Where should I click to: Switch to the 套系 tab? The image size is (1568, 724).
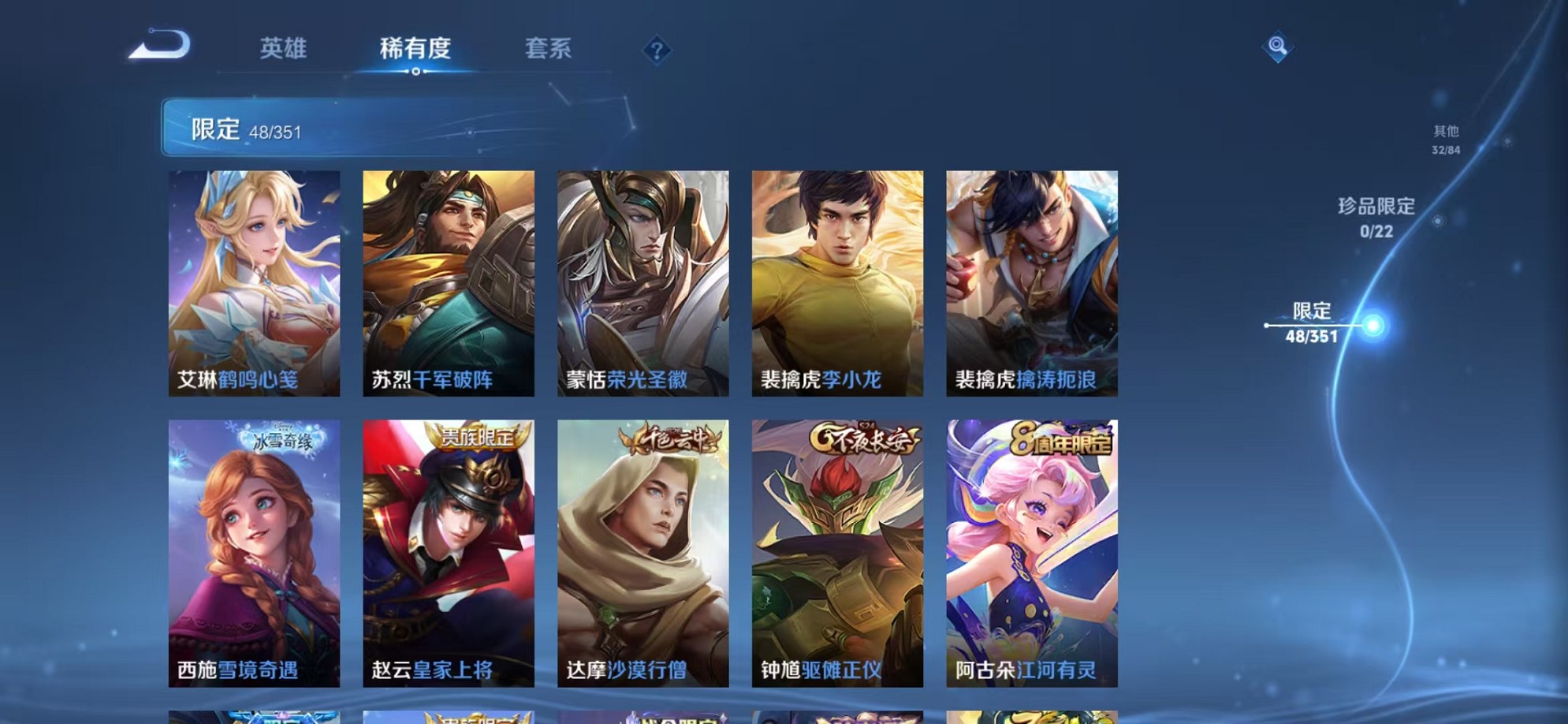549,49
